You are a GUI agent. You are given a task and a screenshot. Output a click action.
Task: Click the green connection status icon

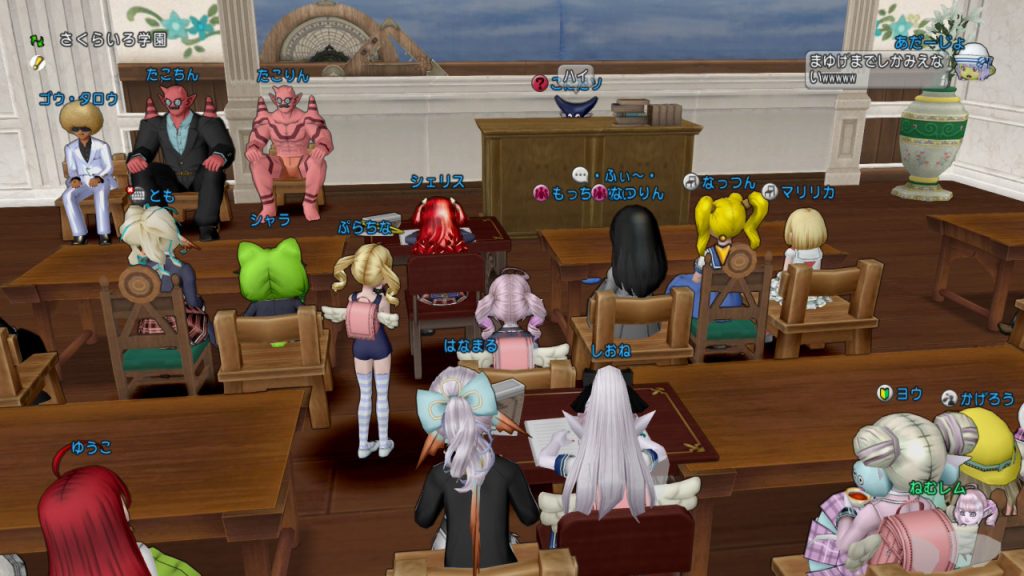(38, 40)
